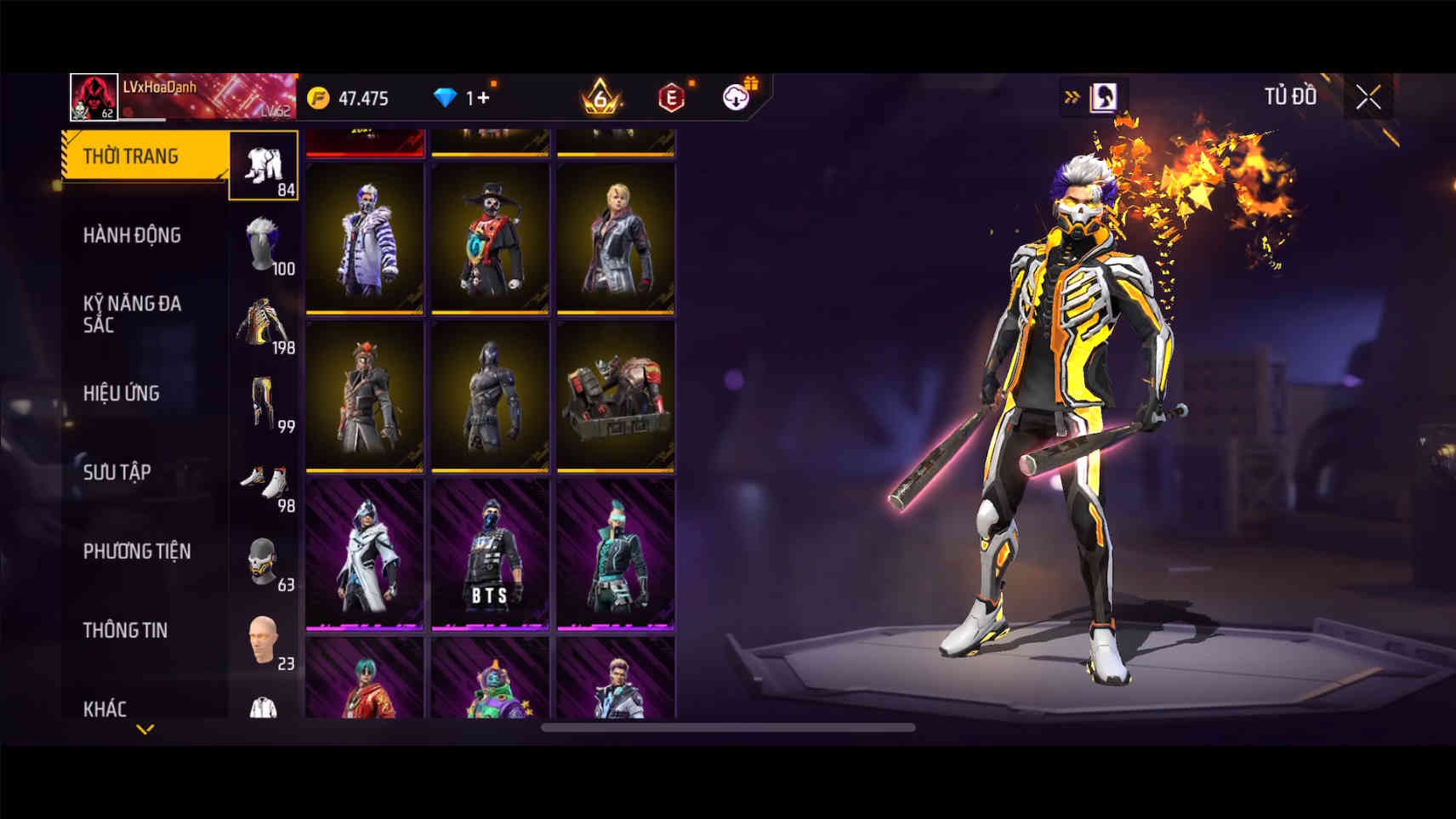Open the bald face subcategory
The width and height of the screenshot is (1456, 819).
pyautogui.click(x=264, y=640)
